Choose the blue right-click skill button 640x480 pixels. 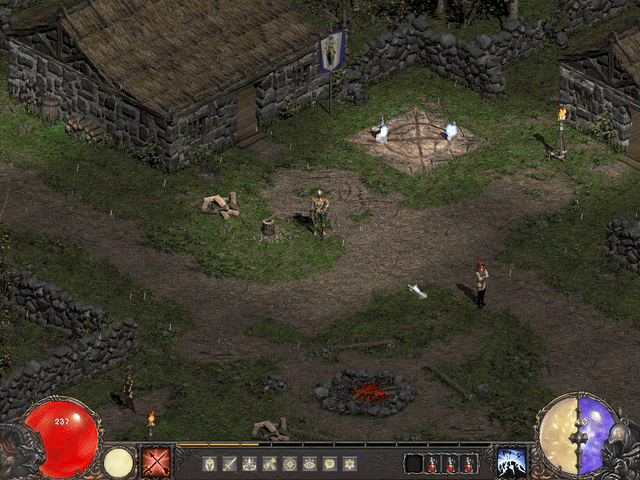pyautogui.click(x=511, y=462)
